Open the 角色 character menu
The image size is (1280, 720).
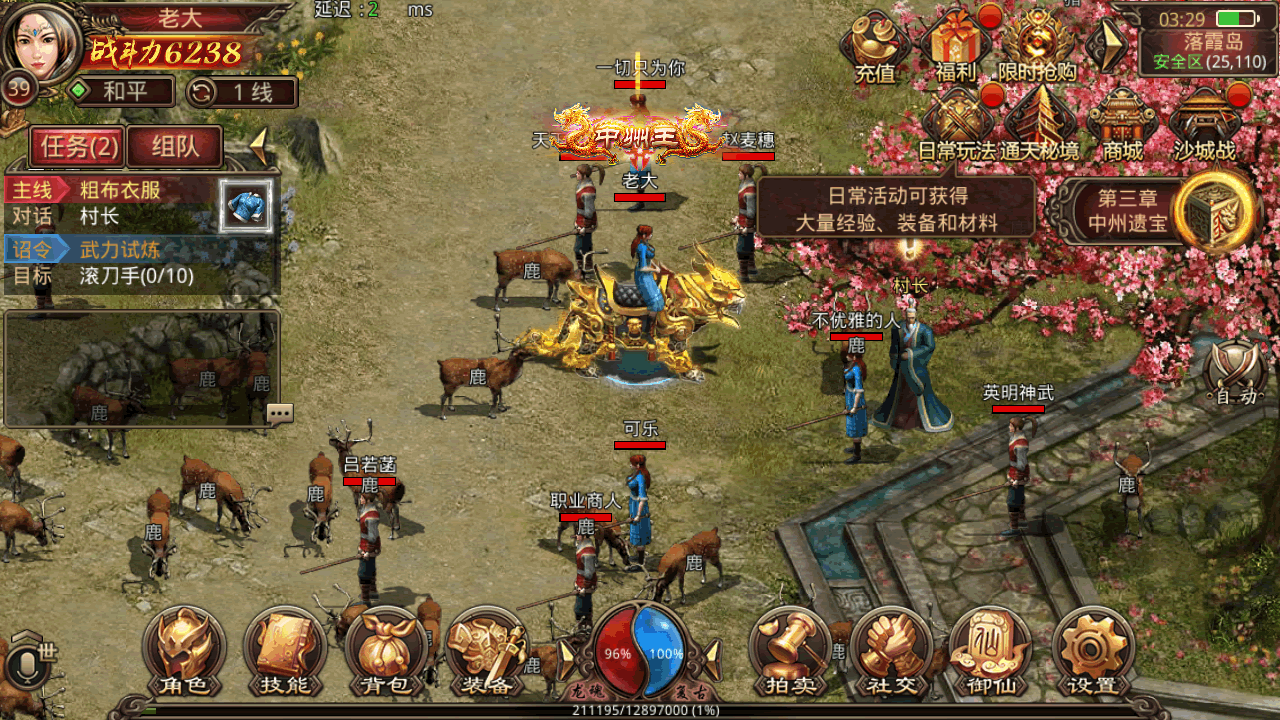point(184,650)
